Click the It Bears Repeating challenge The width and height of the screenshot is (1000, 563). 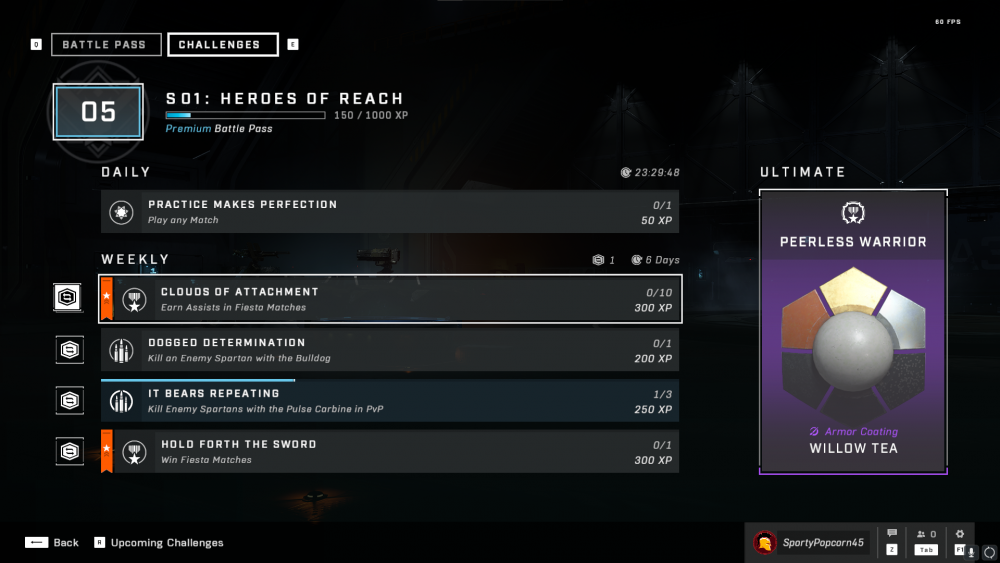390,401
